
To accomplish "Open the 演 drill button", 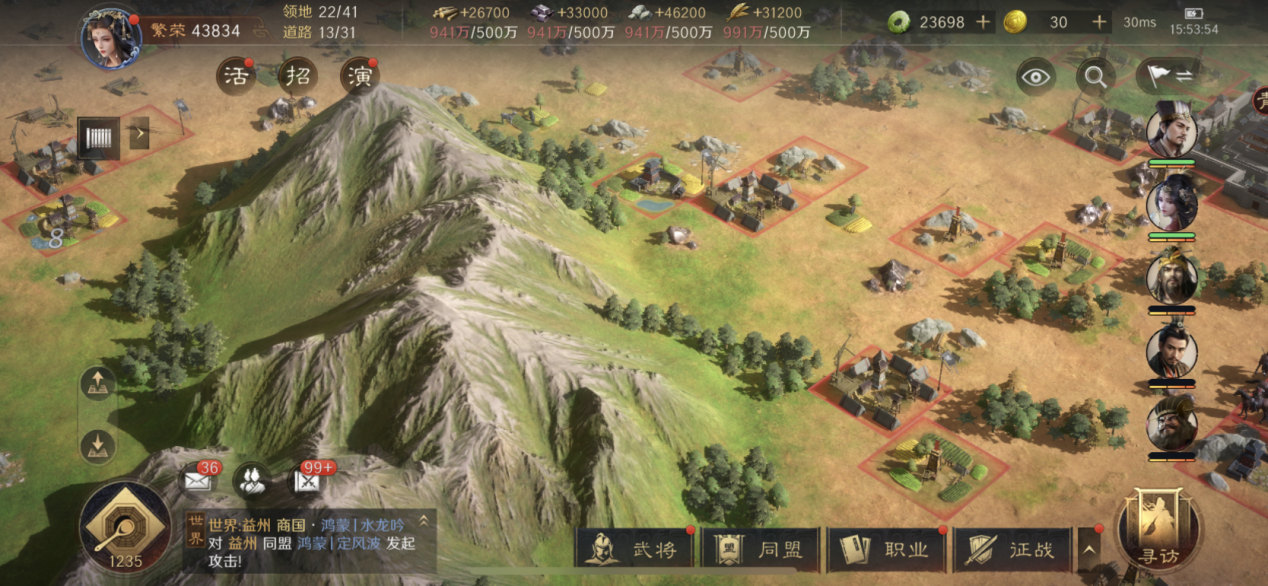I will pos(359,77).
